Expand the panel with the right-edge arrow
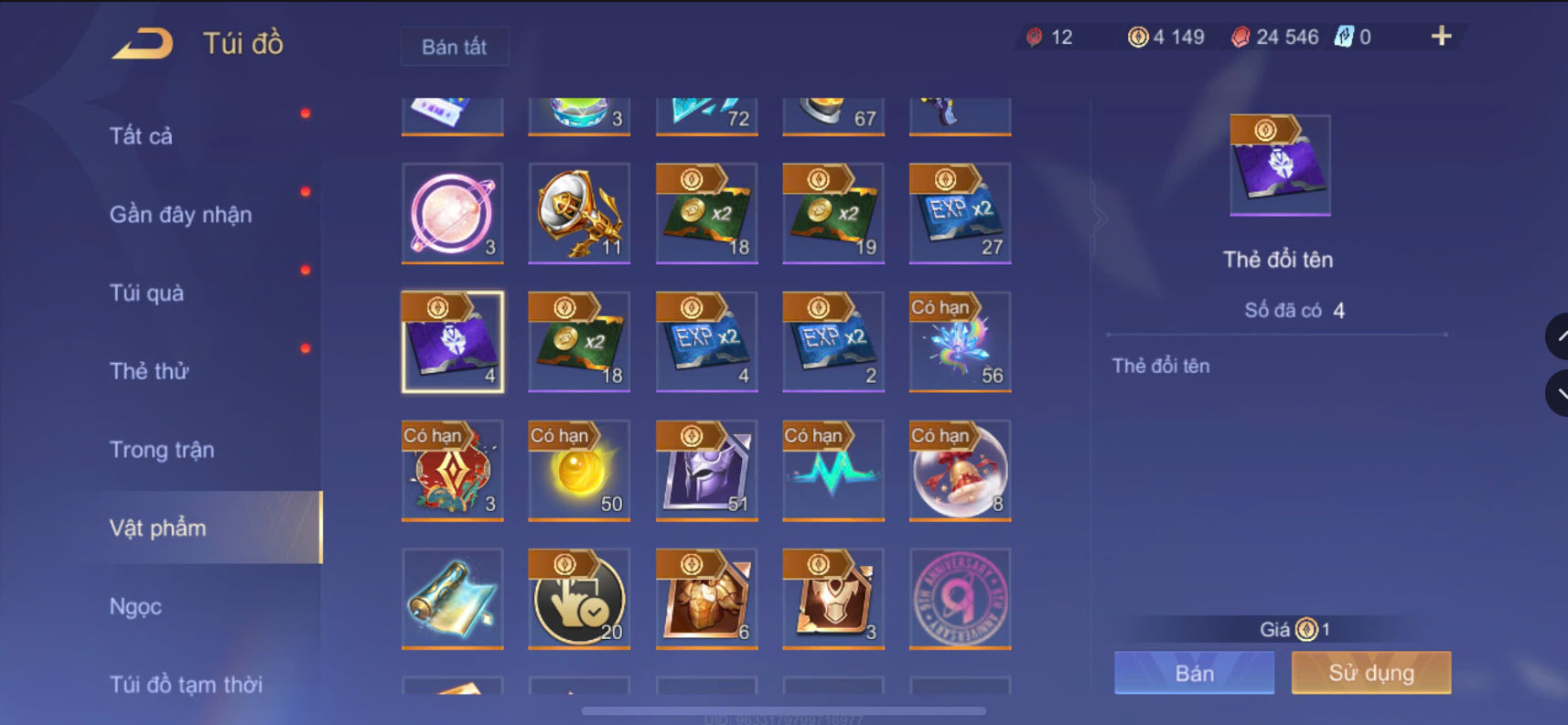Image resolution: width=1568 pixels, height=725 pixels. pyautogui.click(x=1102, y=218)
